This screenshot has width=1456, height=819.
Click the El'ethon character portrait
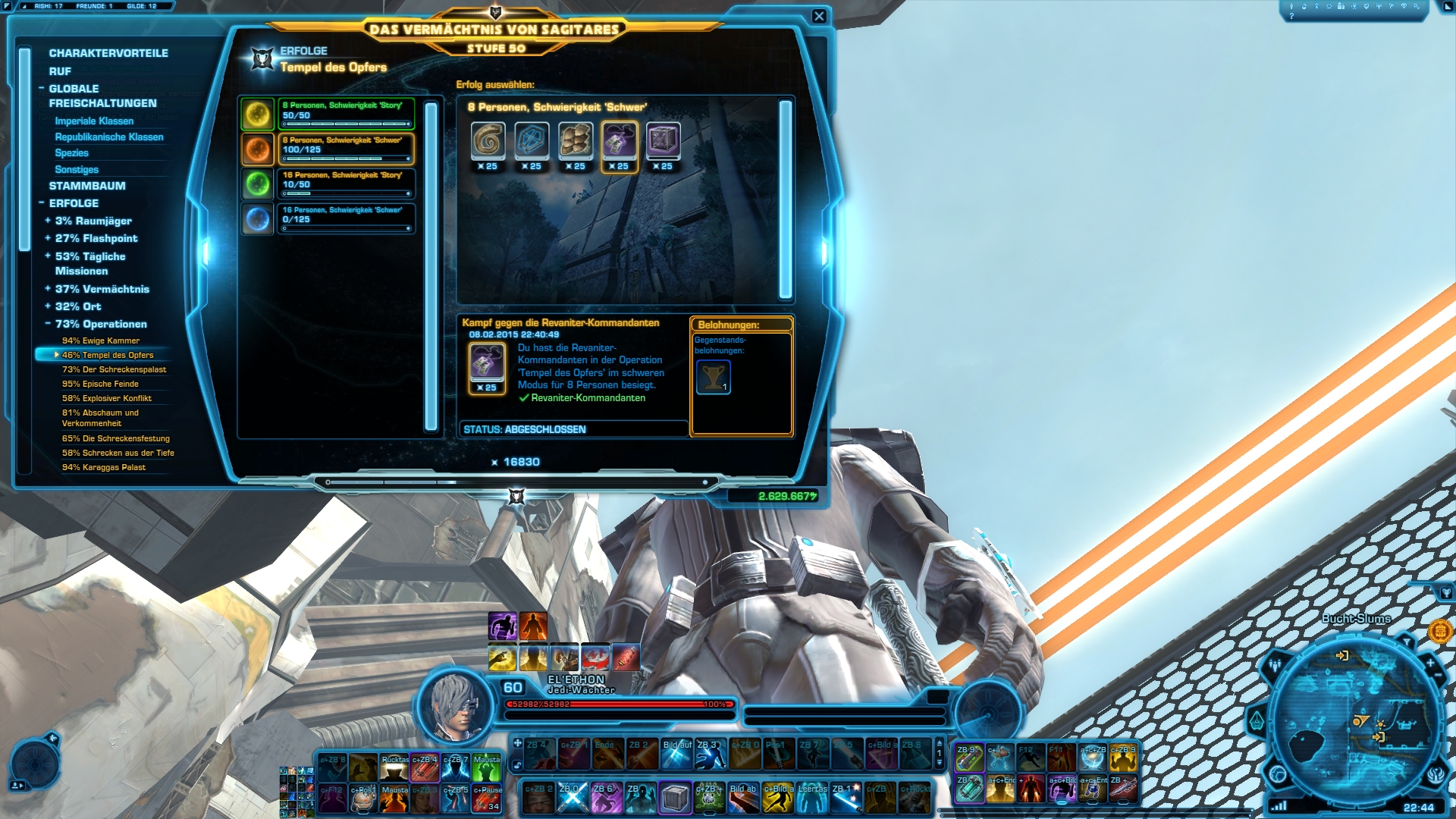455,707
